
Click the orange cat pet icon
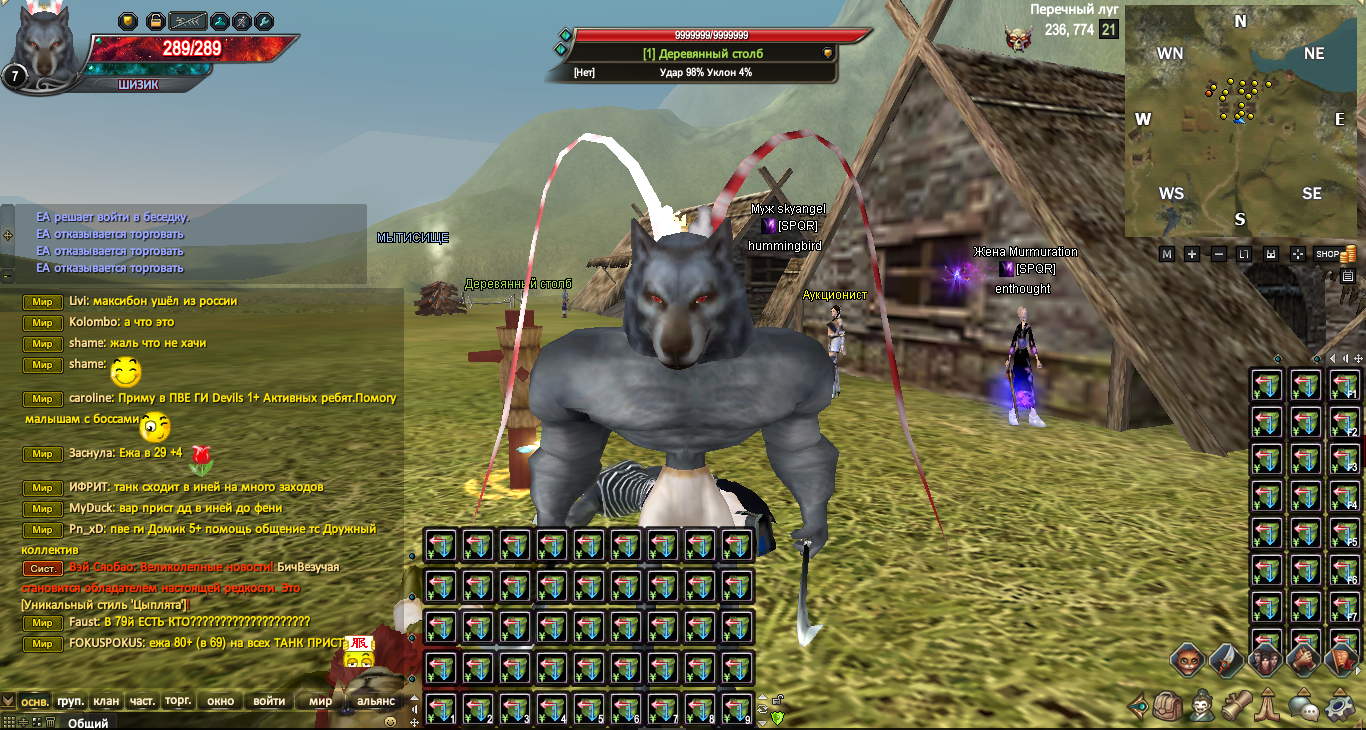(1187, 659)
